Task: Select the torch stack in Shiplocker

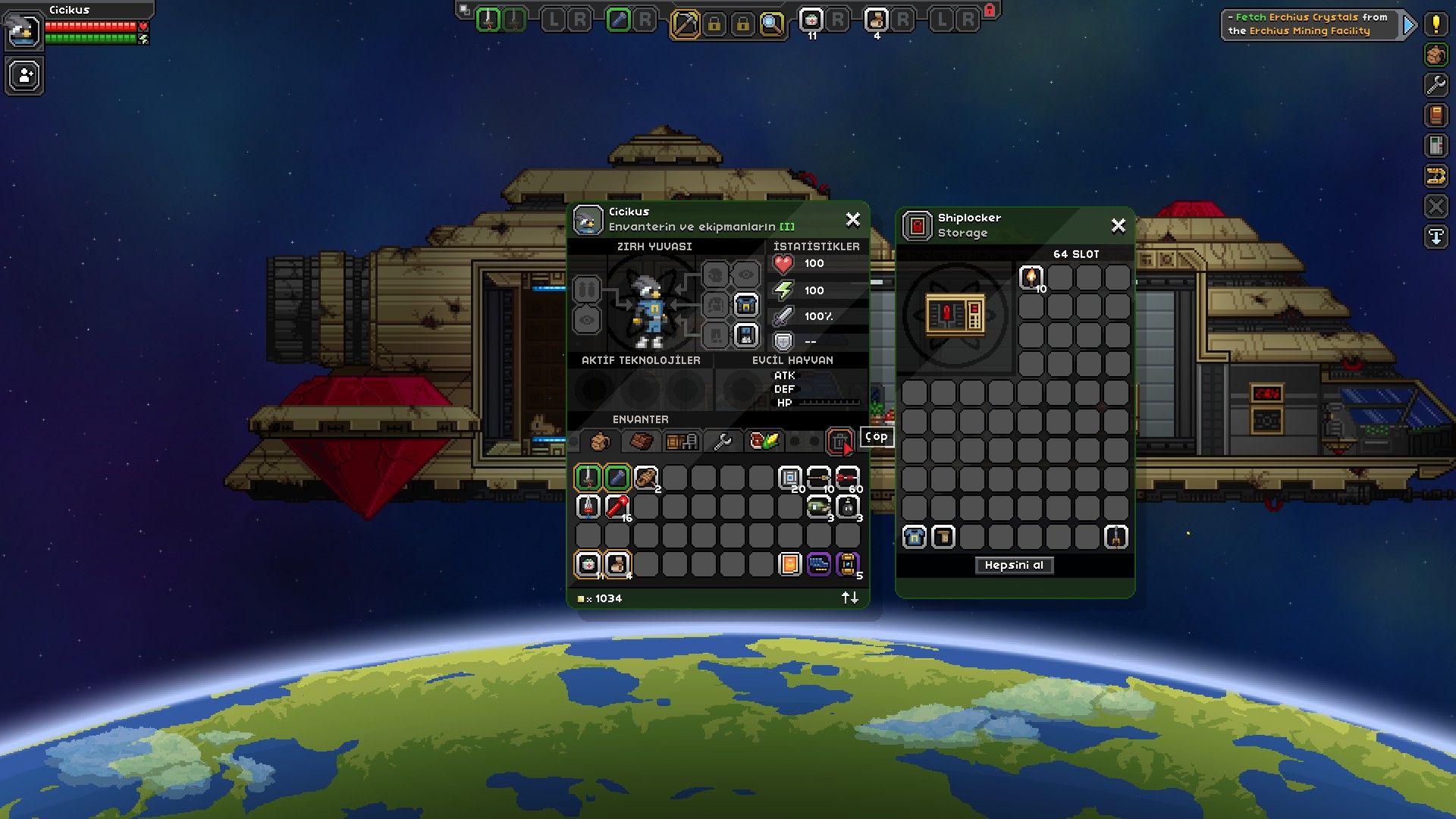Action: 1031,278
